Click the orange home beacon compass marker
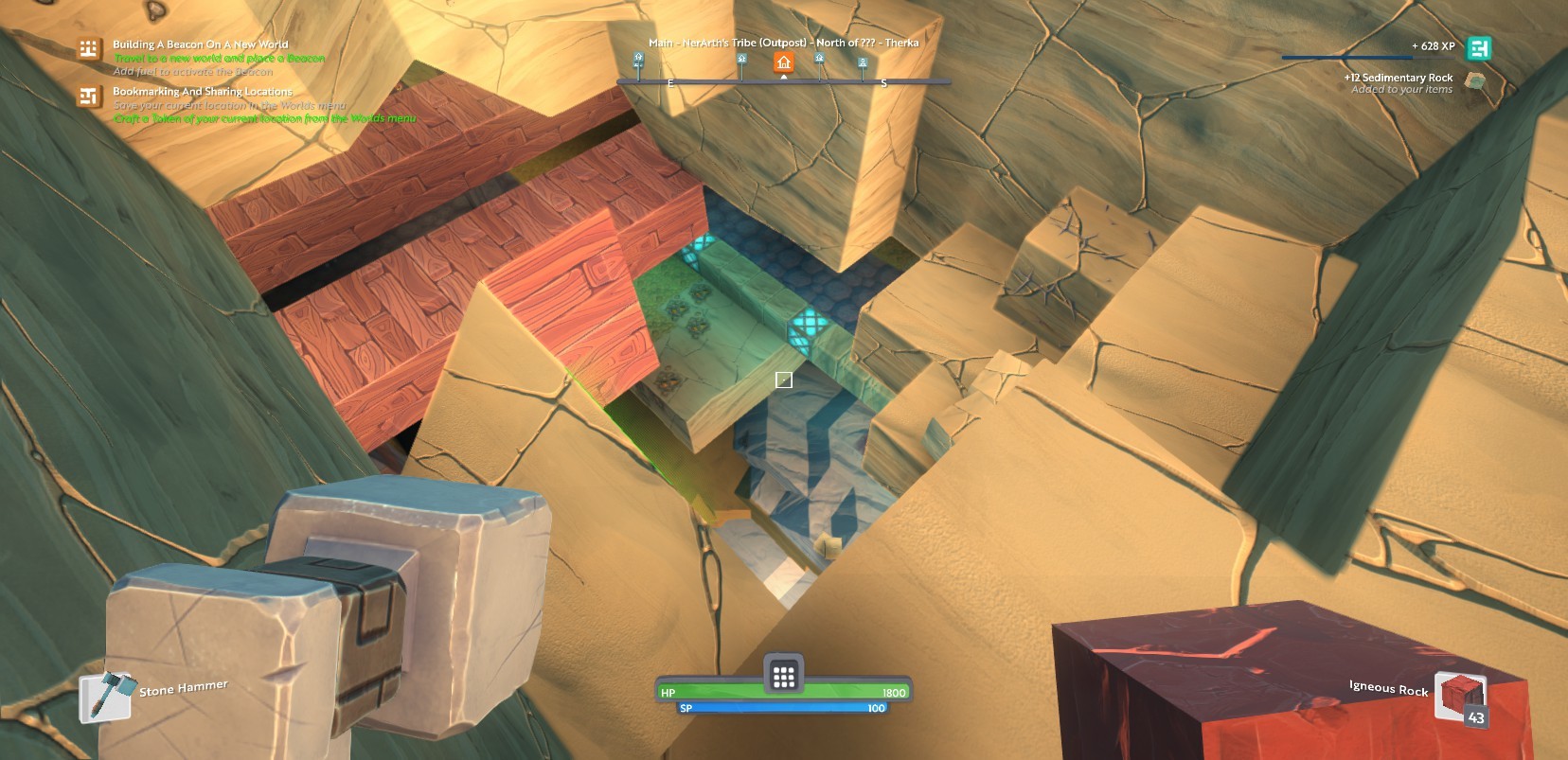Viewport: 1568px width, 760px height. pos(783,62)
